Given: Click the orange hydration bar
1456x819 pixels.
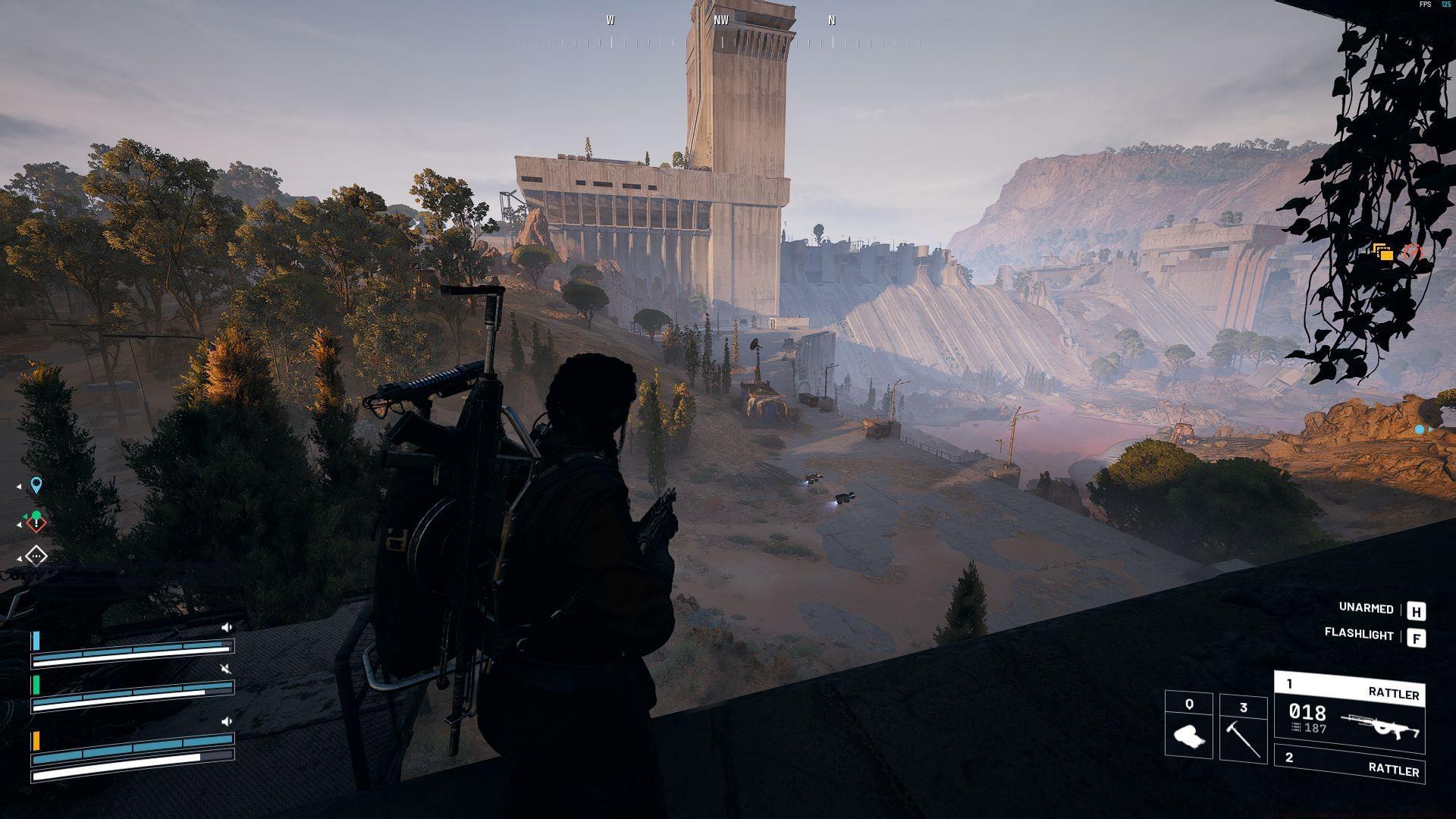Looking at the screenshot, I should [36, 740].
